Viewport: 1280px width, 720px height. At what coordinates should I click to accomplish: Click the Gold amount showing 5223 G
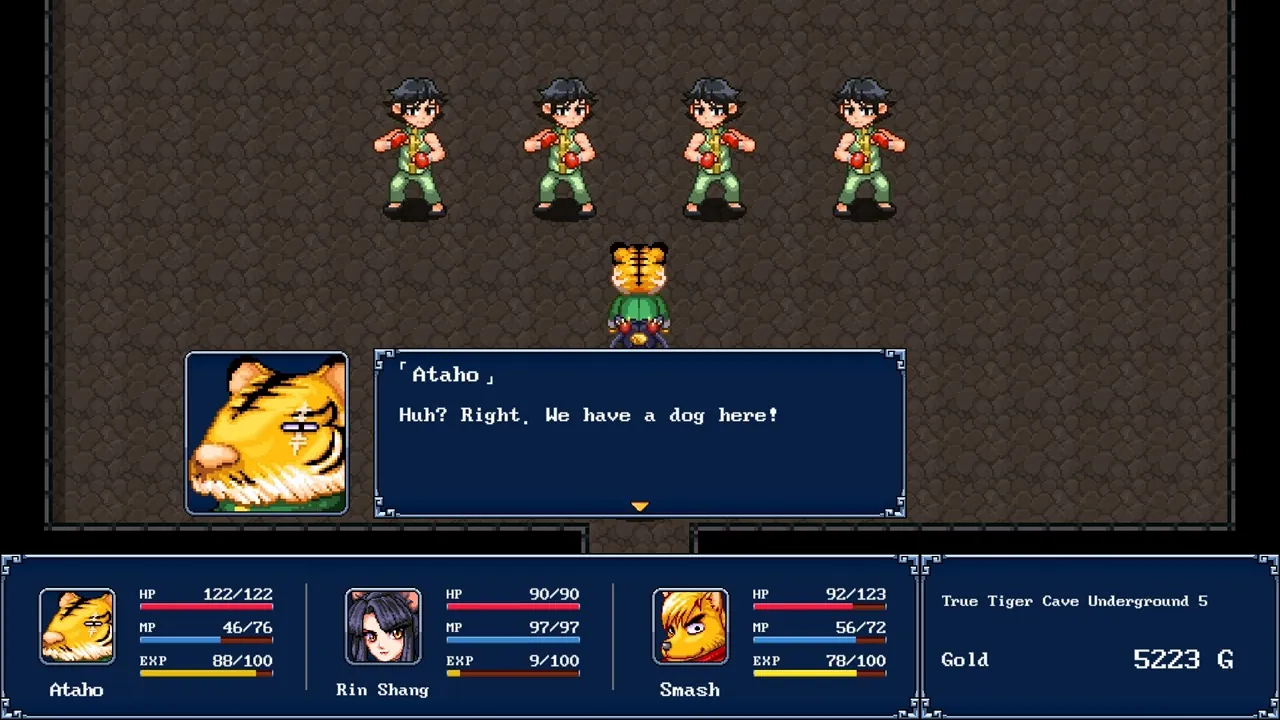coord(1180,659)
